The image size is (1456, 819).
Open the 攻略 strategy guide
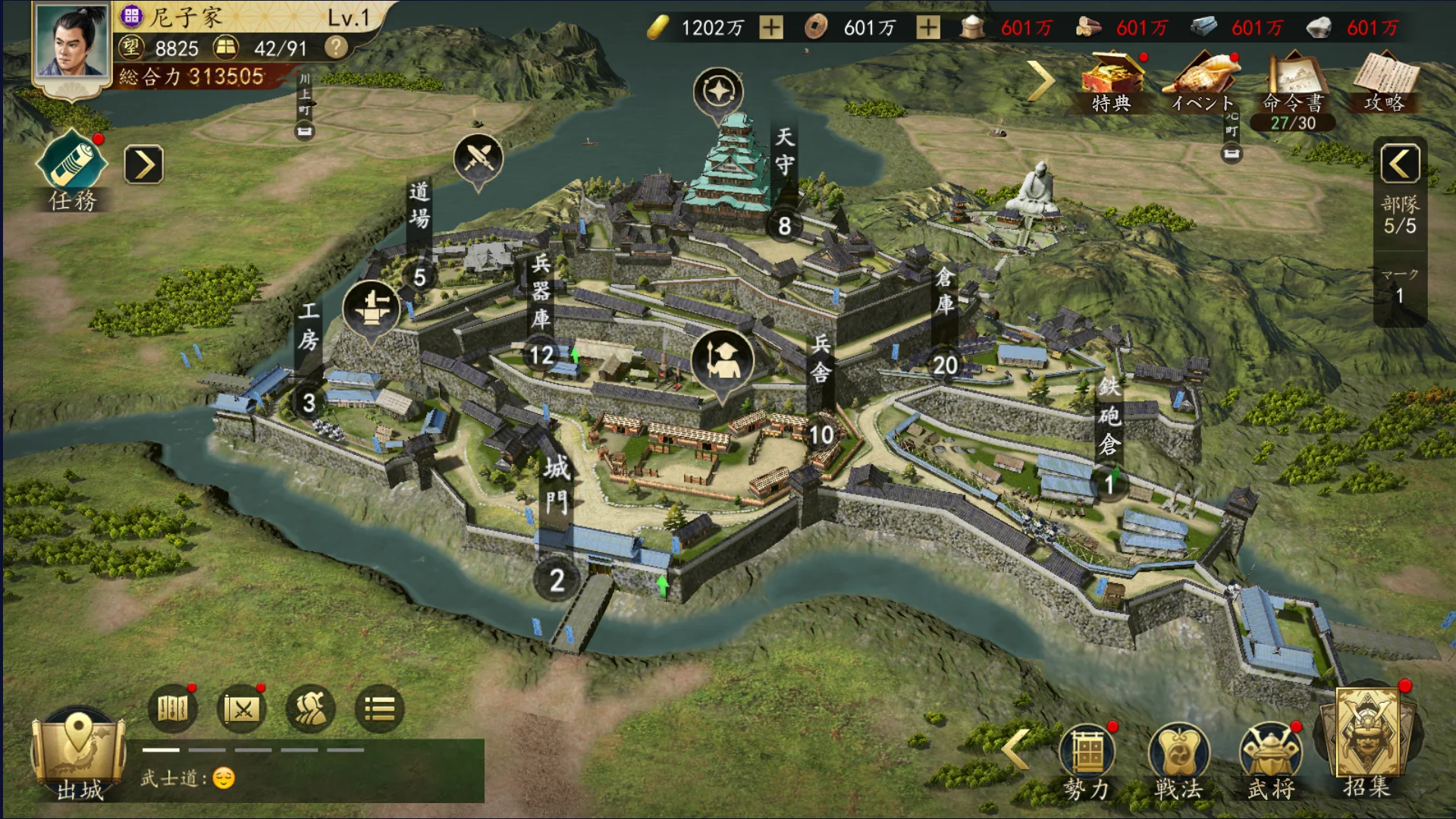[x=1385, y=82]
